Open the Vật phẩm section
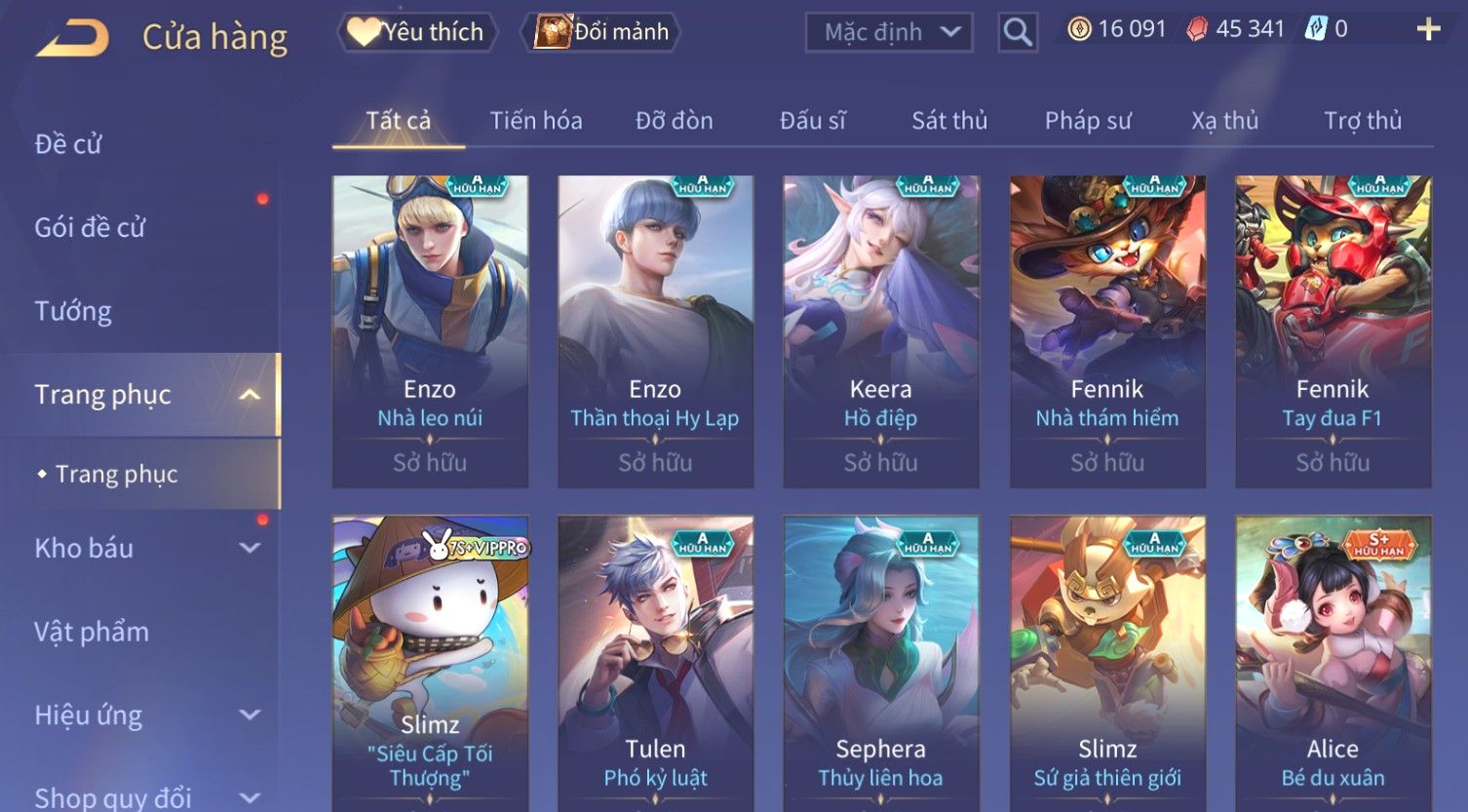This screenshot has width=1468, height=812. tap(92, 632)
